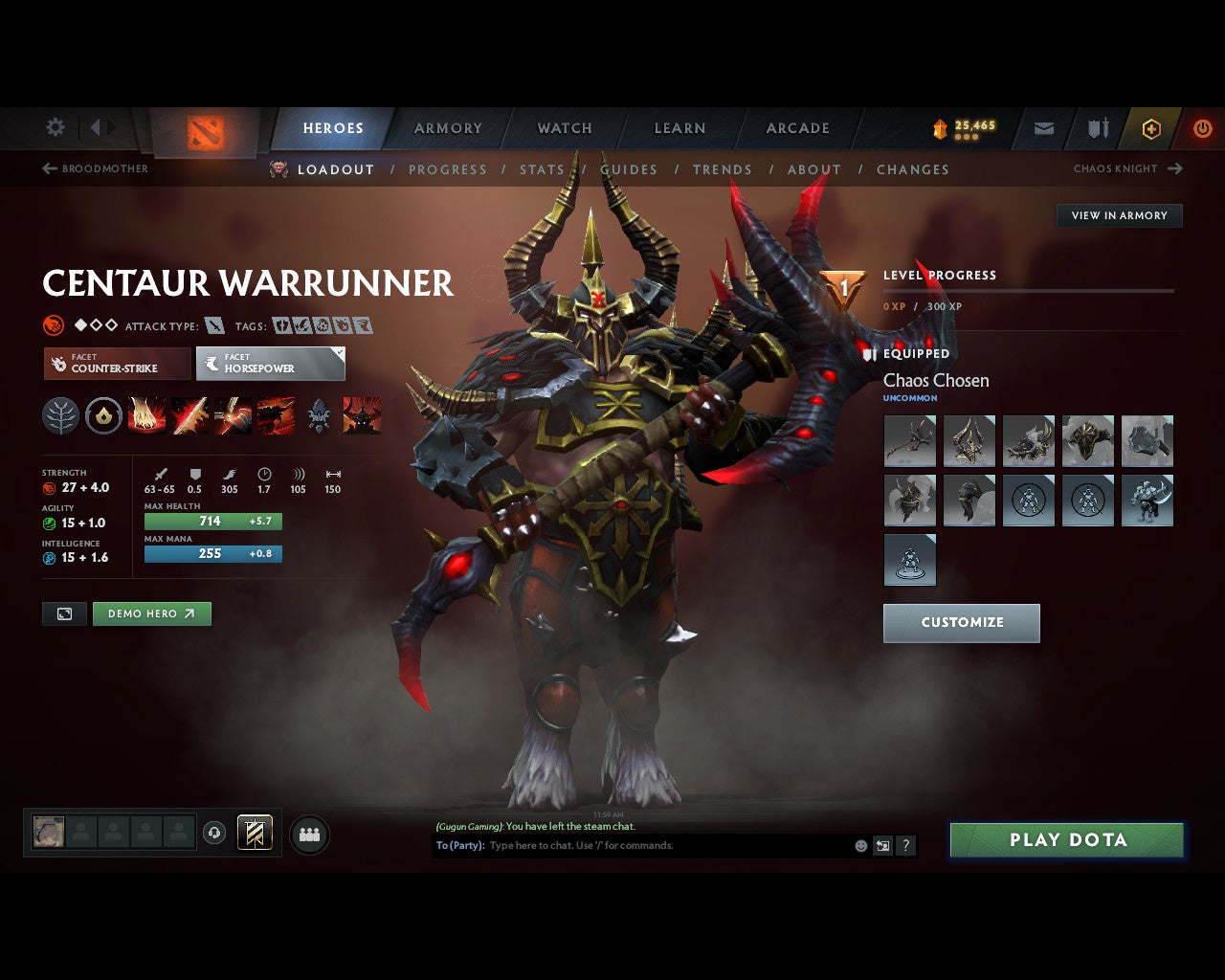Click the level progress XP bar
The image size is (1225, 980).
point(1029,290)
